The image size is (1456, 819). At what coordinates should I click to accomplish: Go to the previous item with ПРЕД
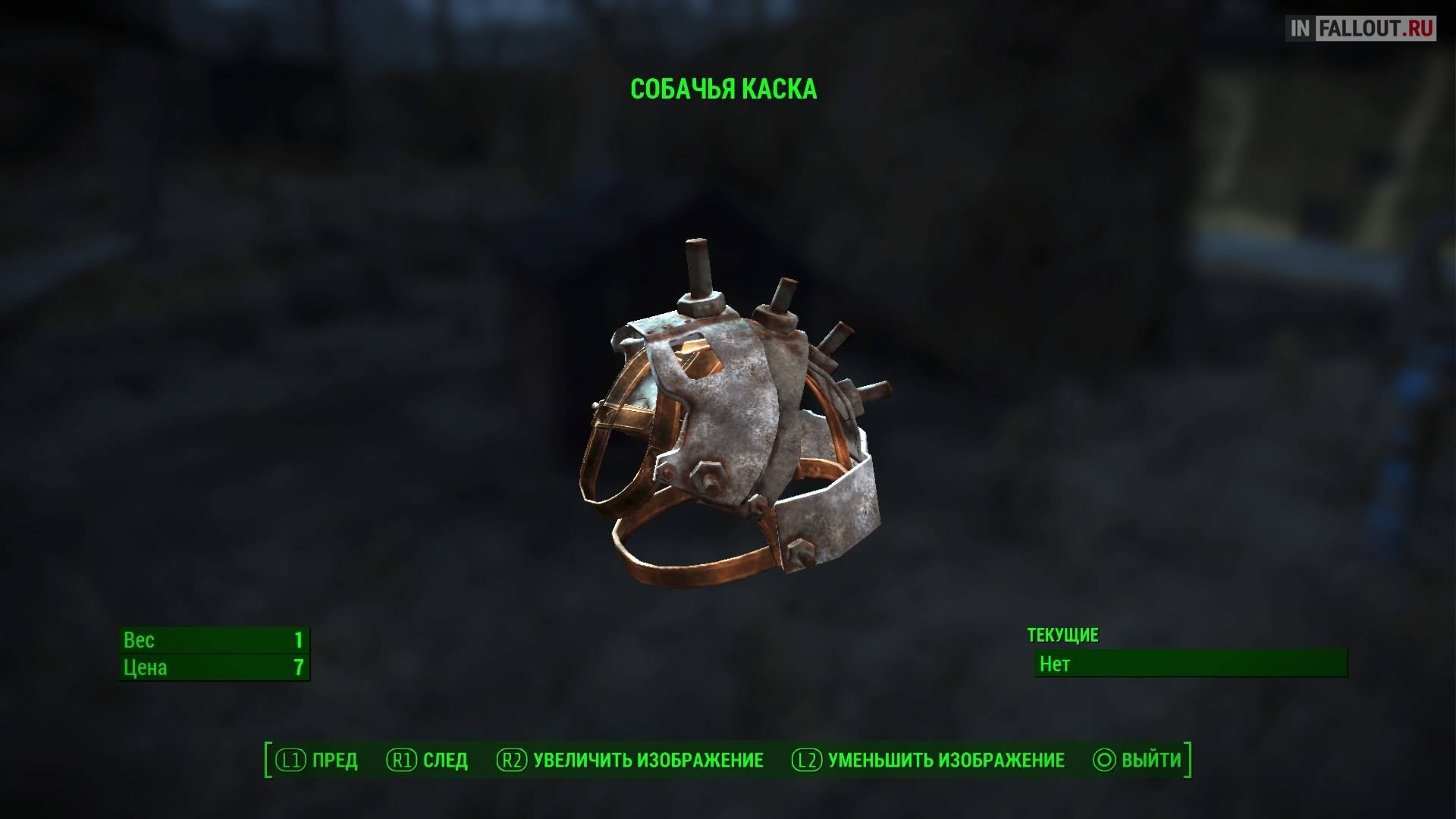tap(317, 760)
